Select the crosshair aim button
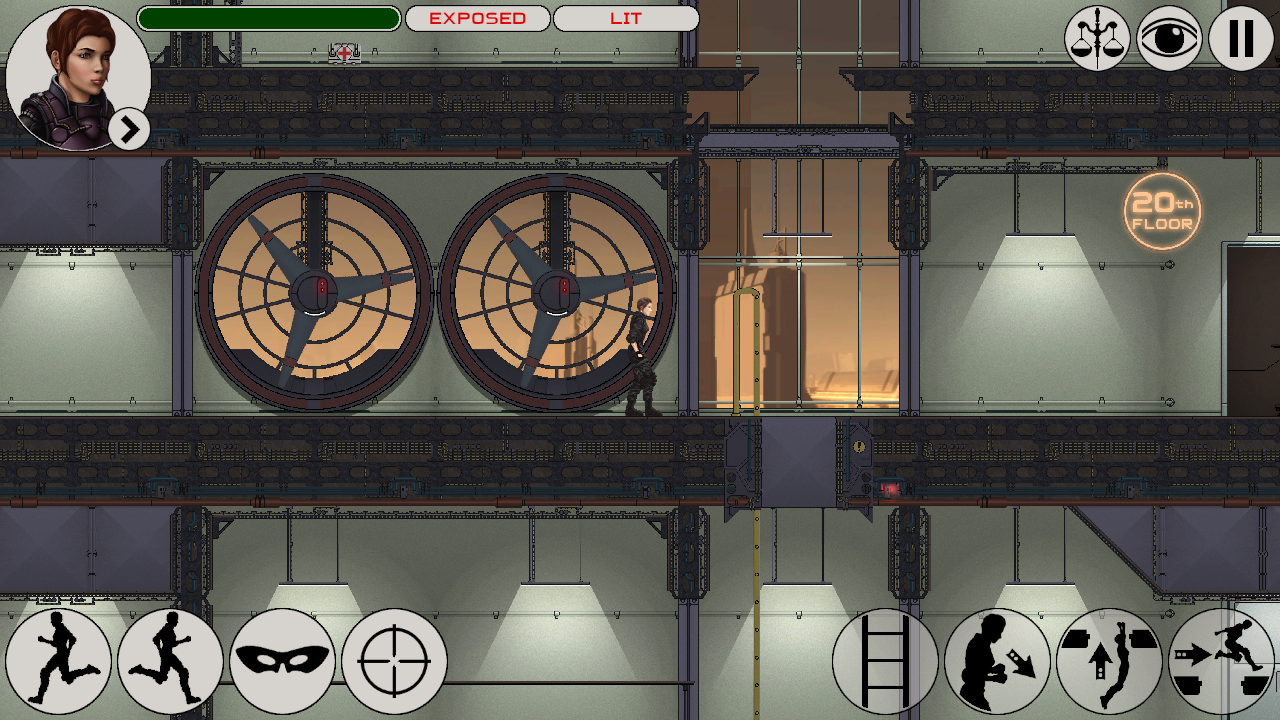Screen dimensions: 1280x720 pyautogui.click(x=394, y=661)
